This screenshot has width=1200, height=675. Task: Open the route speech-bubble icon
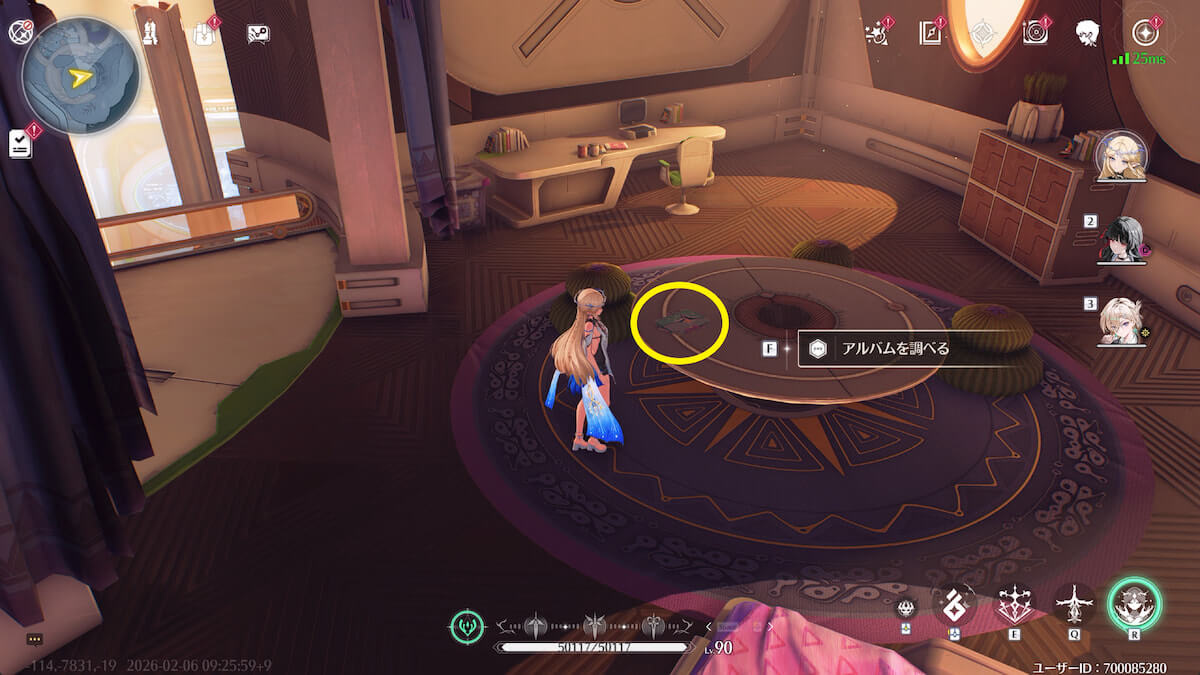pyautogui.click(x=258, y=33)
